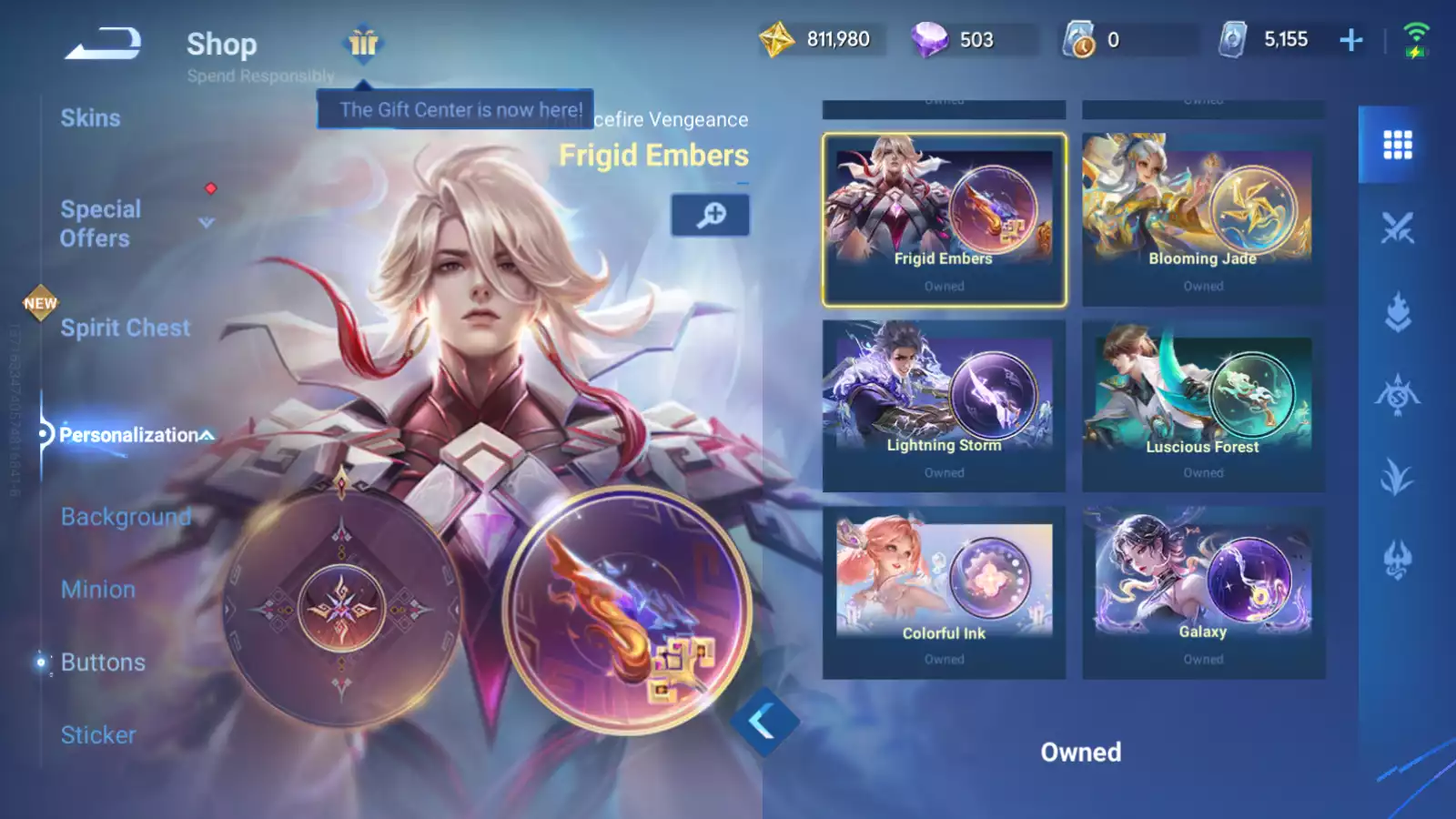Select the Buttons category
1456x819 pixels.
pyautogui.click(x=103, y=662)
